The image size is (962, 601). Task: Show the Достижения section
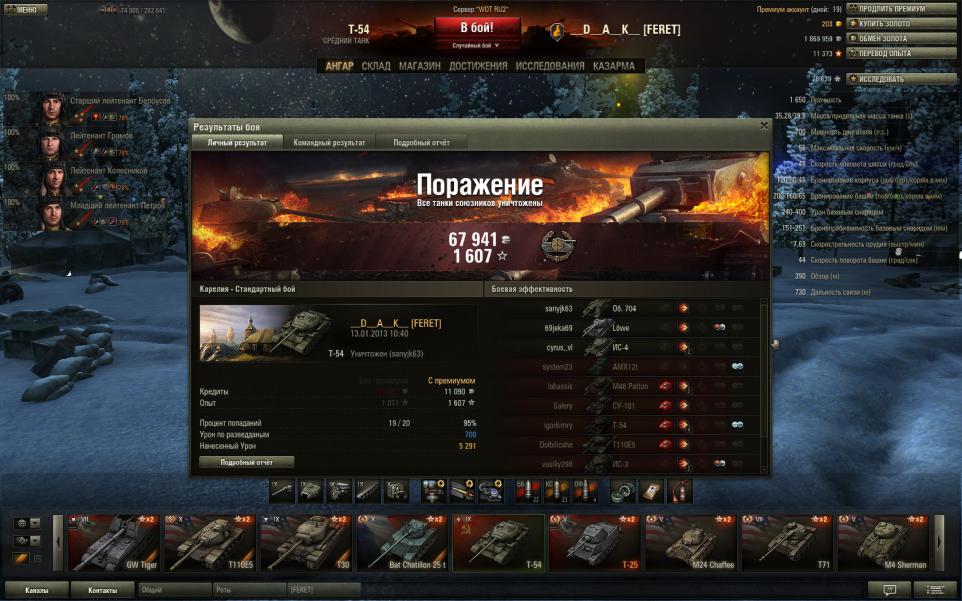click(x=477, y=66)
